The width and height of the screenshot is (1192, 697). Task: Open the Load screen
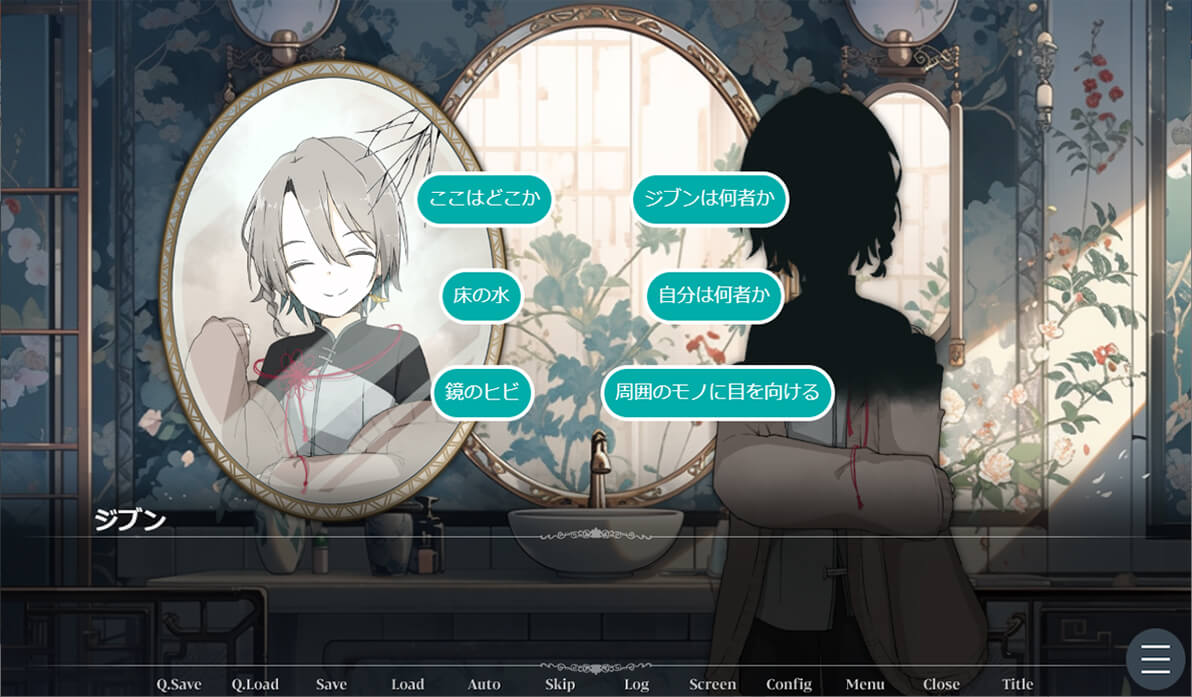pos(408,684)
